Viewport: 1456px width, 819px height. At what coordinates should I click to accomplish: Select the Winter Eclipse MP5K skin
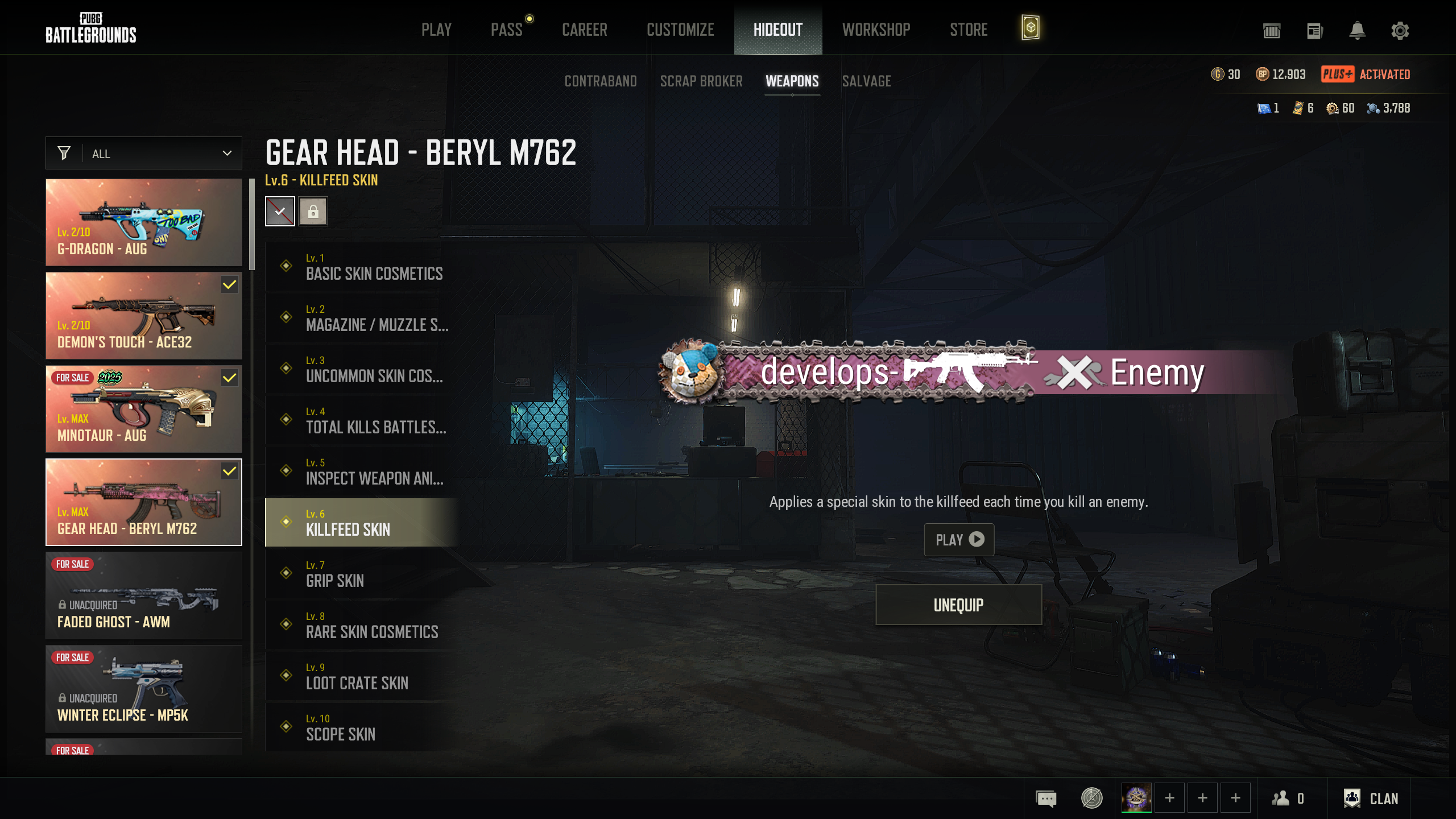tap(144, 689)
